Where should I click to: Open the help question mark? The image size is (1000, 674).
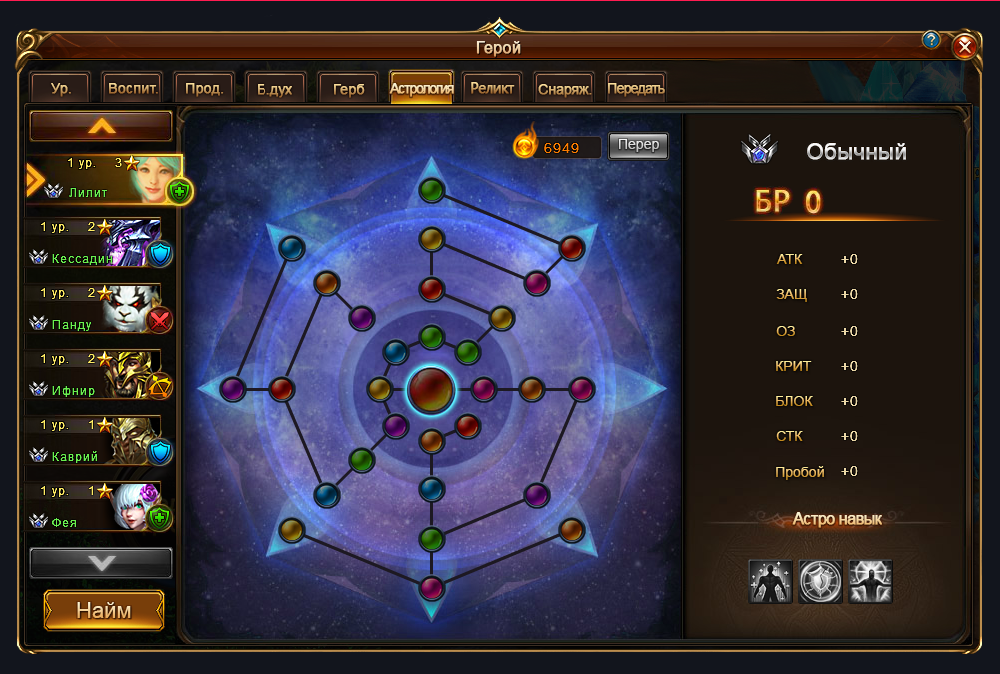(931, 40)
